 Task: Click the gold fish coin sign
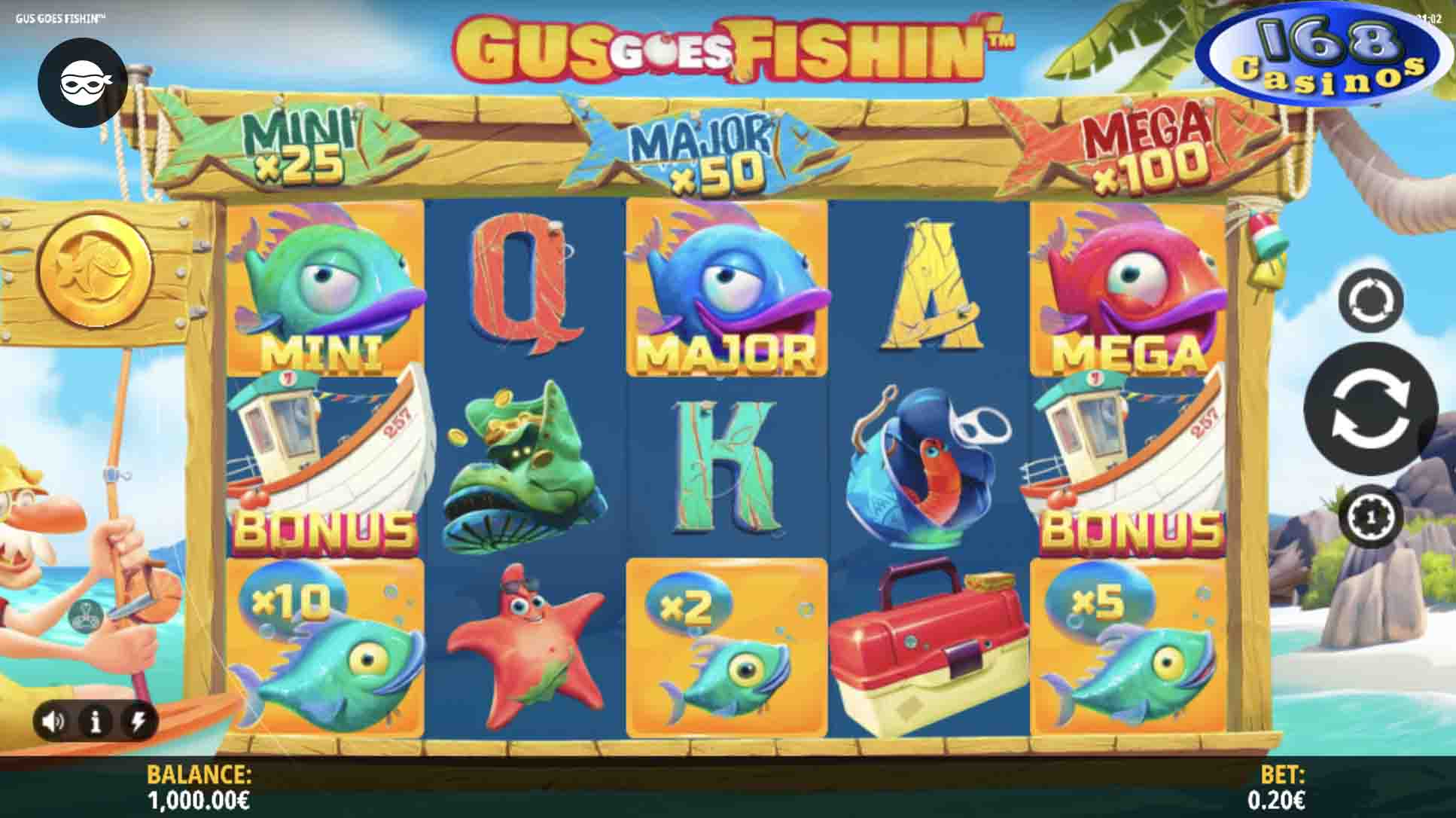point(96,267)
